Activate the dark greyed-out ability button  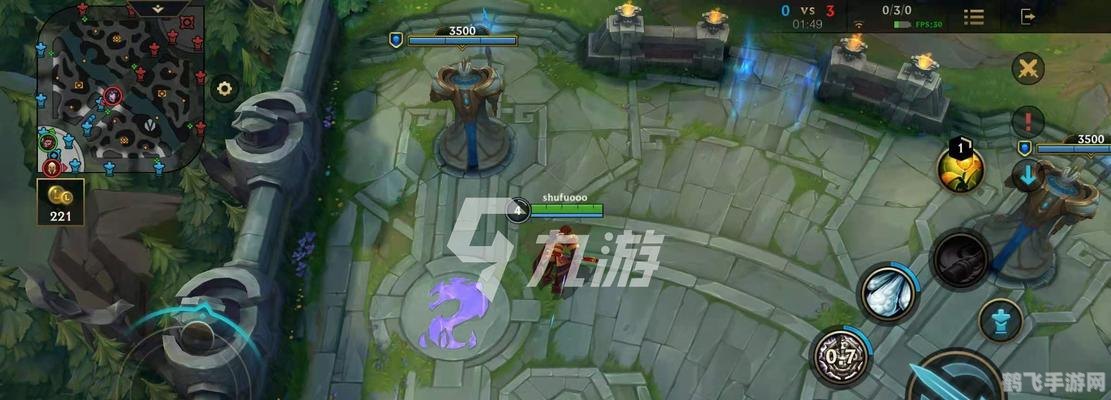coord(961,258)
